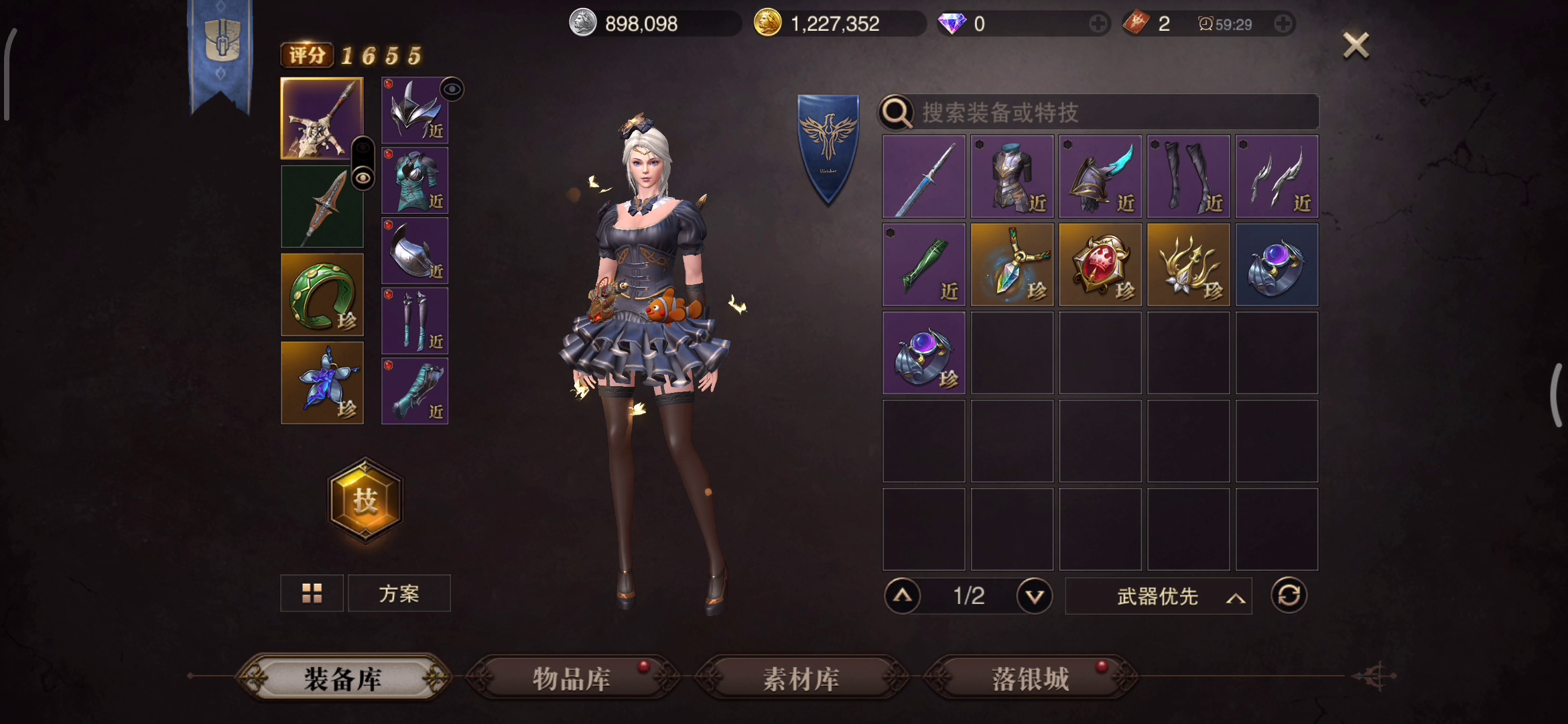Screen dimensions: 1568x724
Task: Toggle helmet visibility eye icon
Action: click(452, 89)
